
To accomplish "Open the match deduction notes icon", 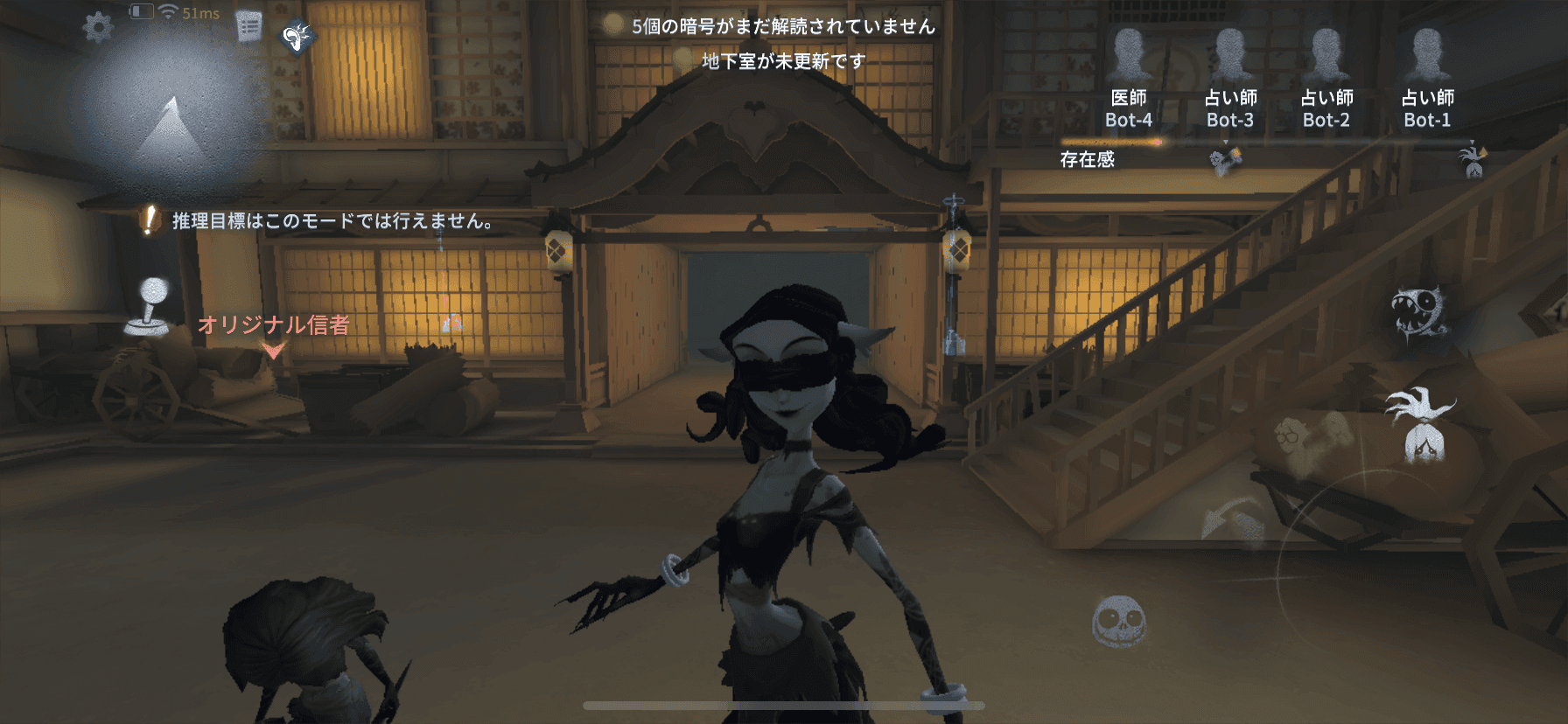I will 248,23.
